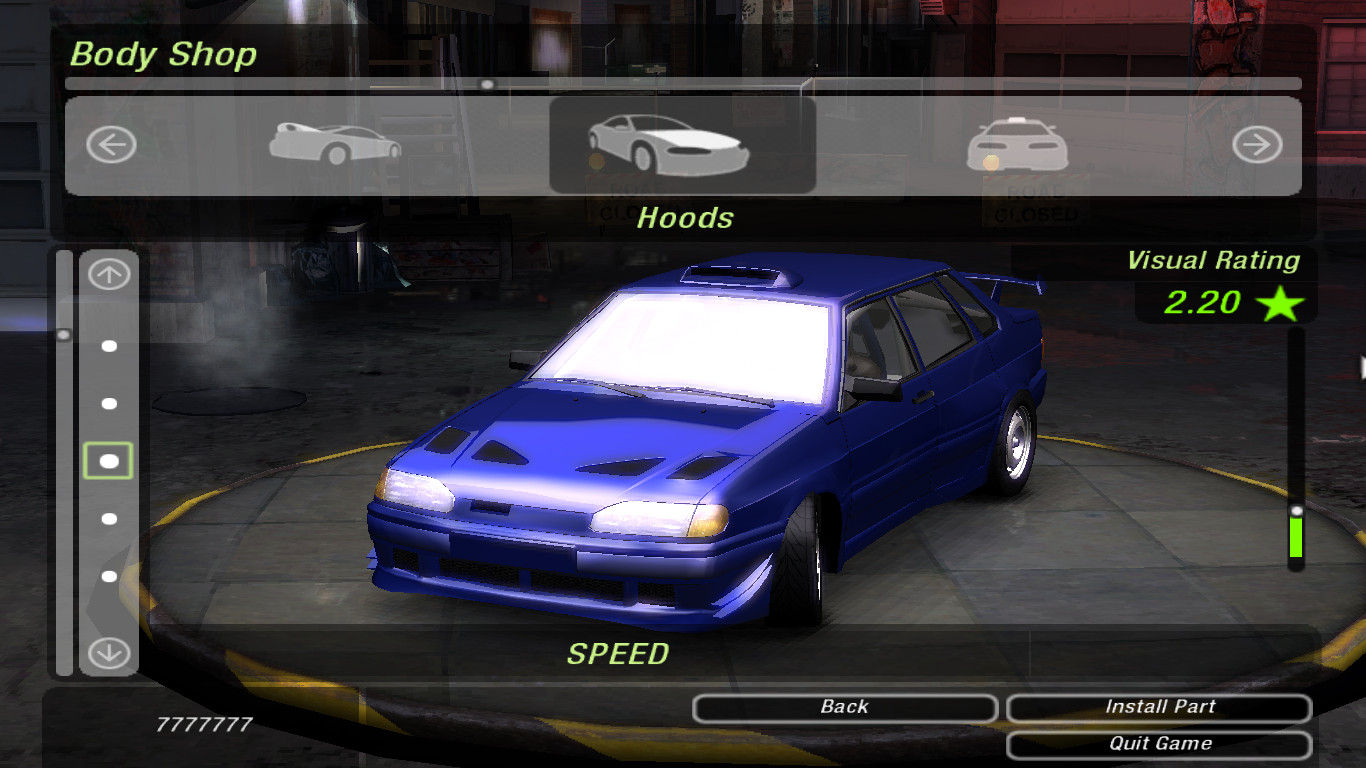Click the Hoods section label
This screenshot has width=1366, height=768.
[684, 218]
